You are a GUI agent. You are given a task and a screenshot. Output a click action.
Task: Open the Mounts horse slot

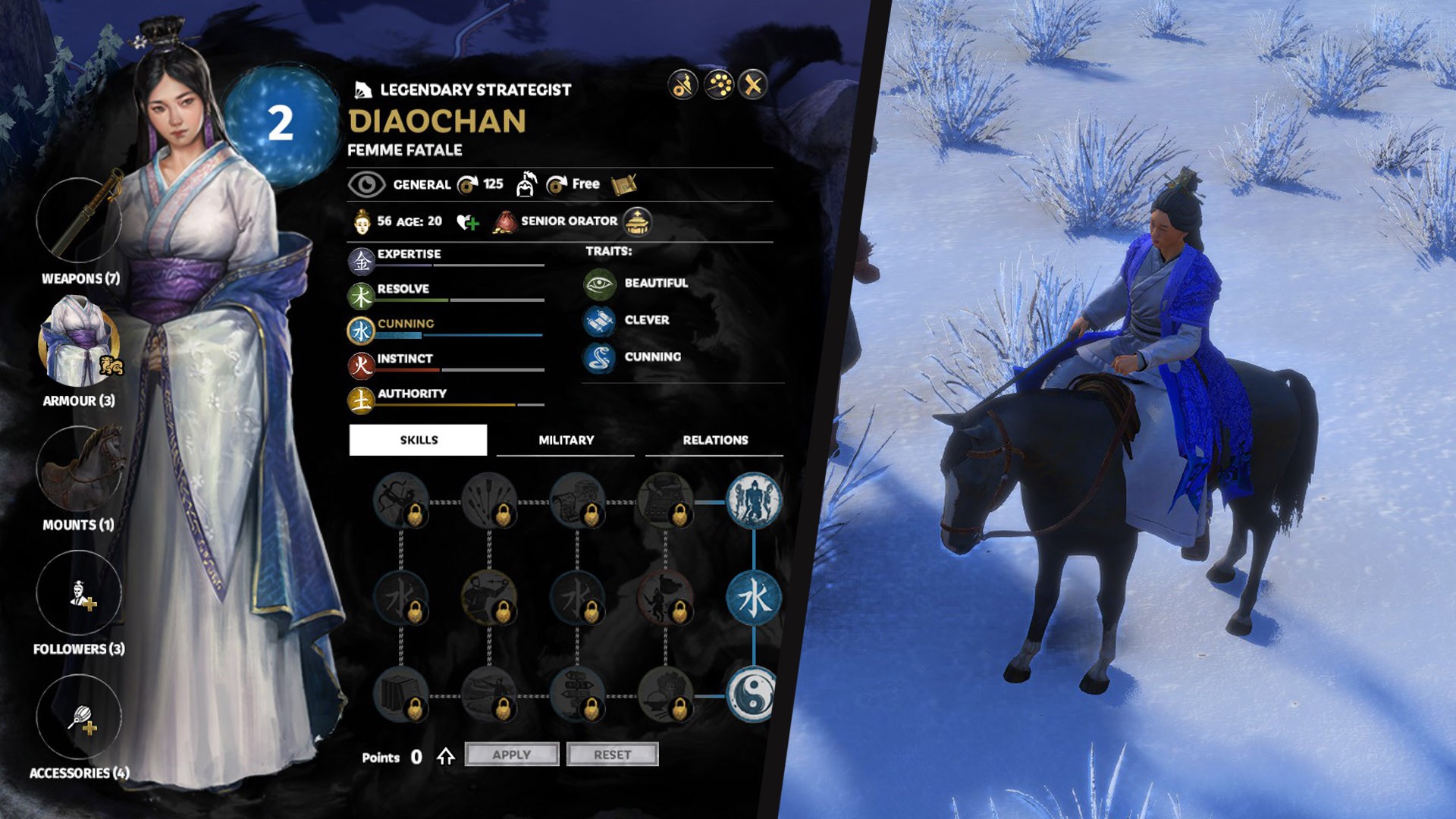click(79, 469)
